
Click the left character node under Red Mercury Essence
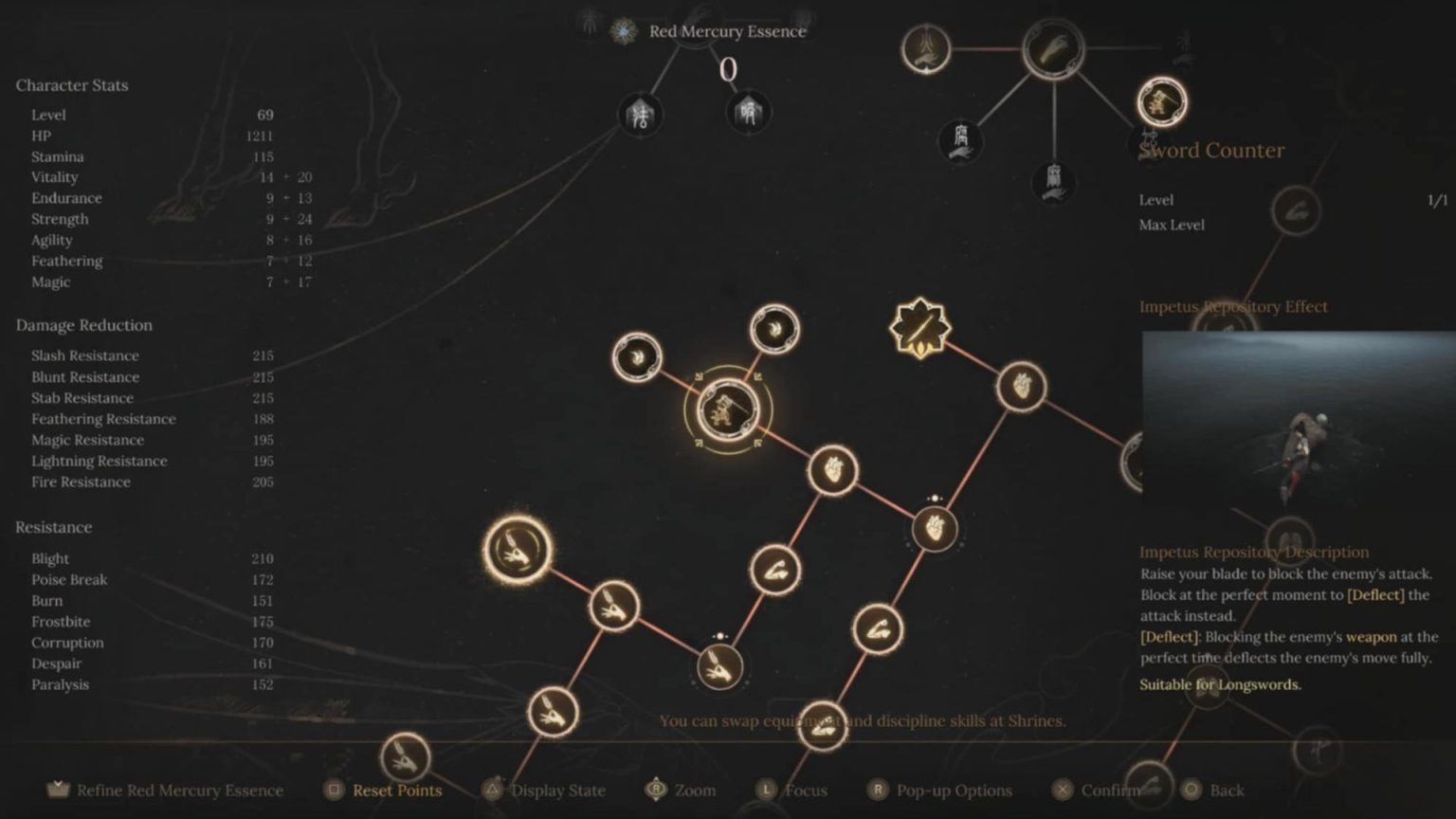640,116
